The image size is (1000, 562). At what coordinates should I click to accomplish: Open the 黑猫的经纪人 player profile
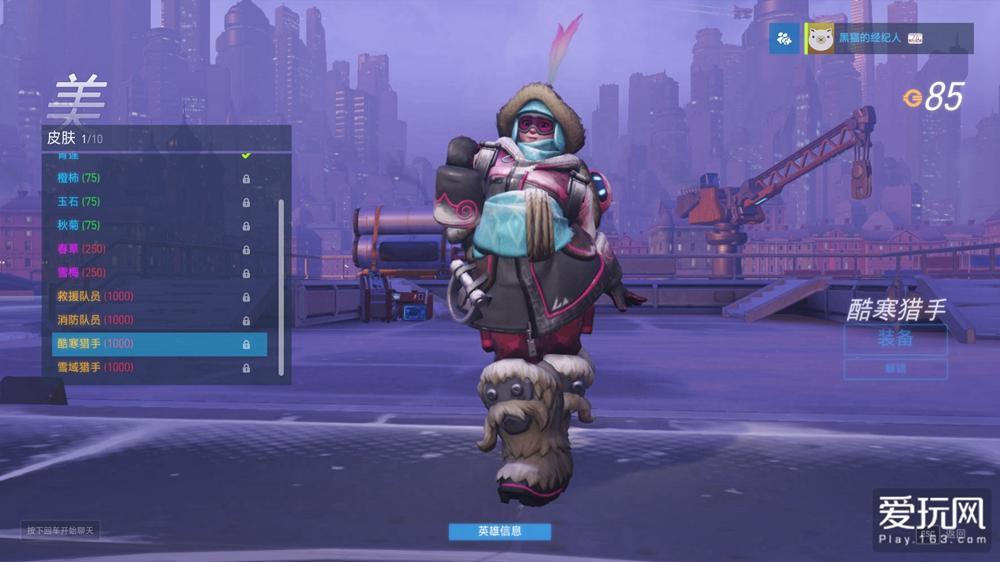(868, 38)
